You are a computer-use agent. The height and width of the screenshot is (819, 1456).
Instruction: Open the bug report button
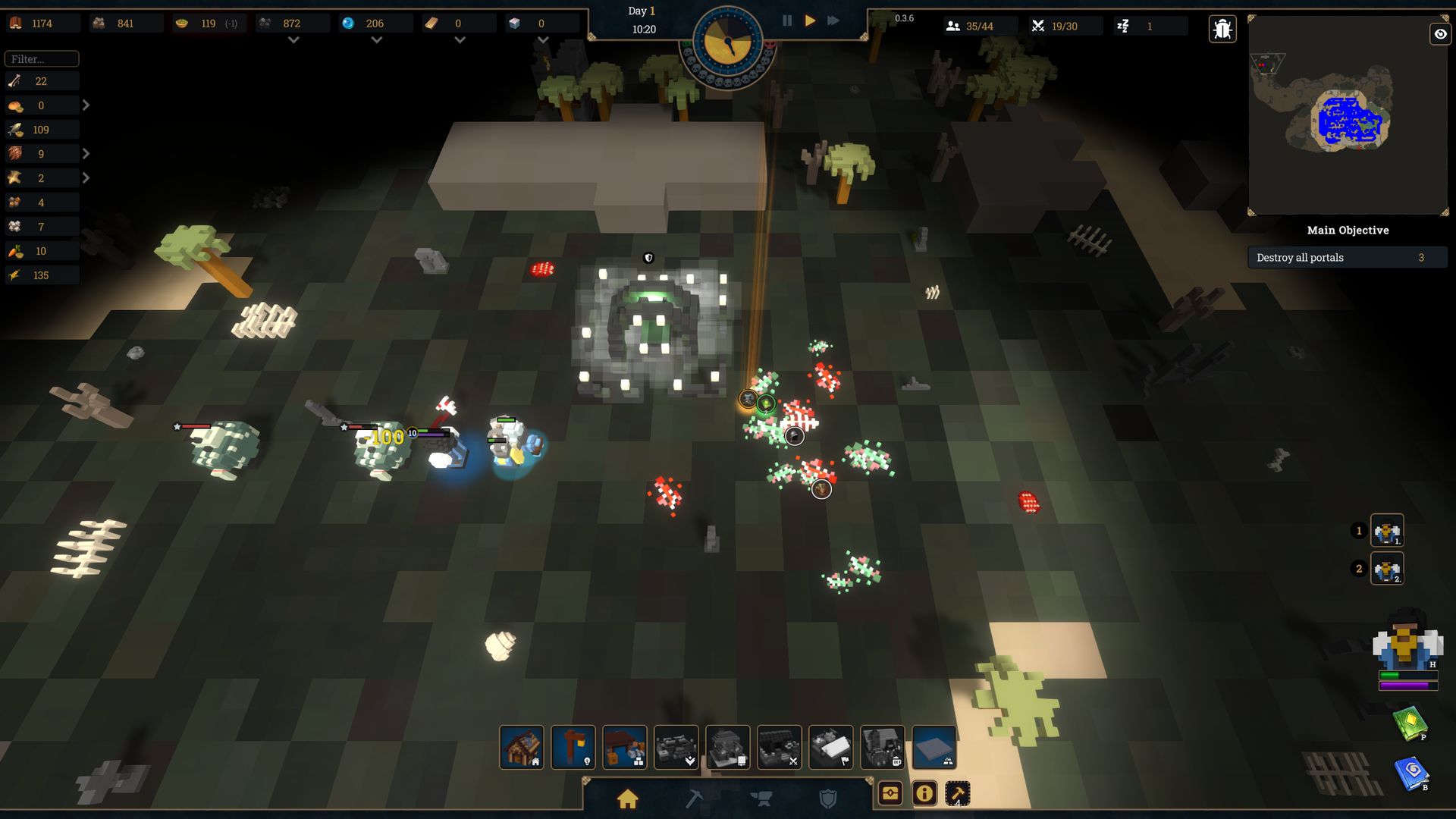pyautogui.click(x=1222, y=30)
